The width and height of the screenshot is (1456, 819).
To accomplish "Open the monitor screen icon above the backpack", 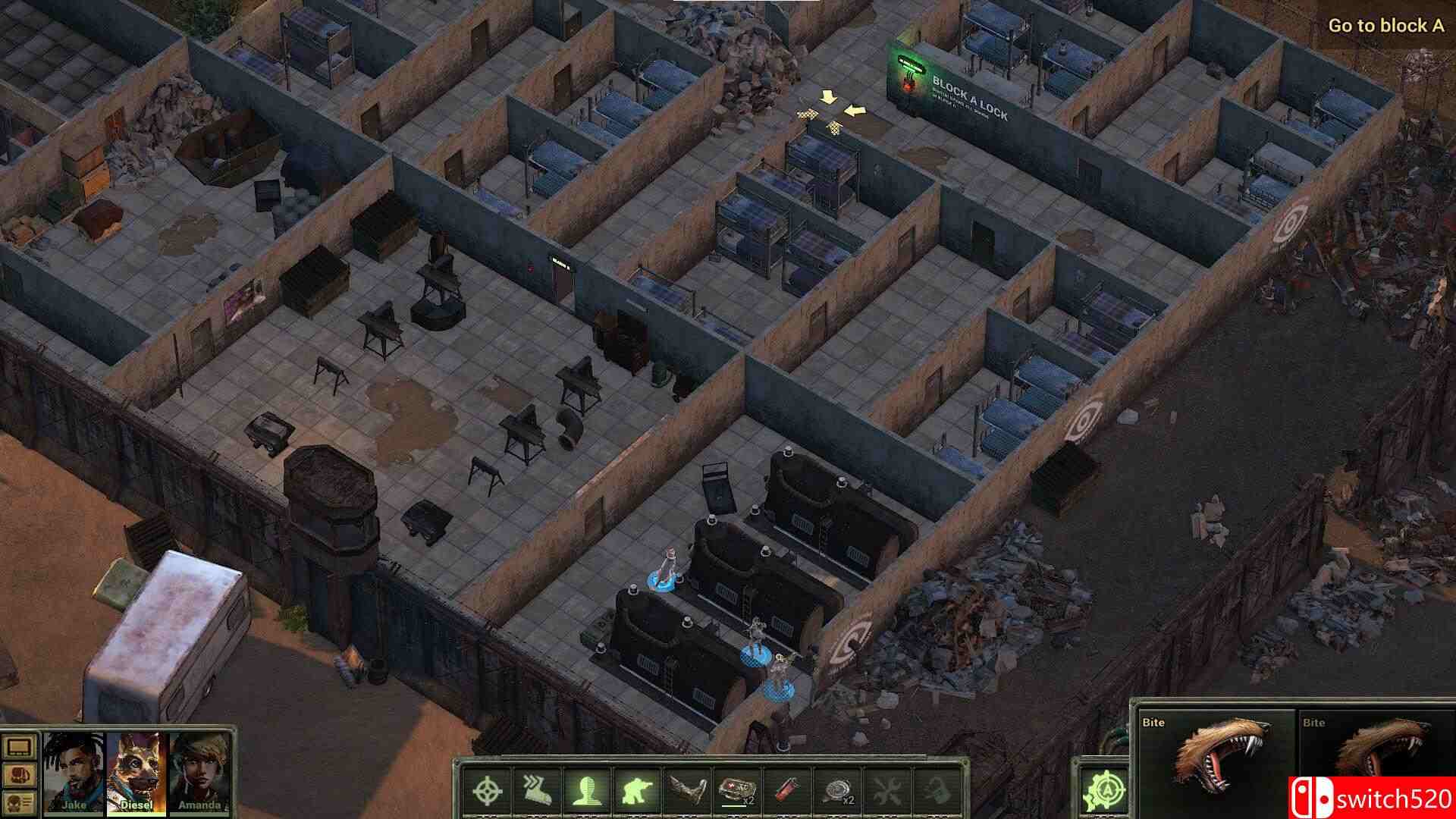I will 20,748.
